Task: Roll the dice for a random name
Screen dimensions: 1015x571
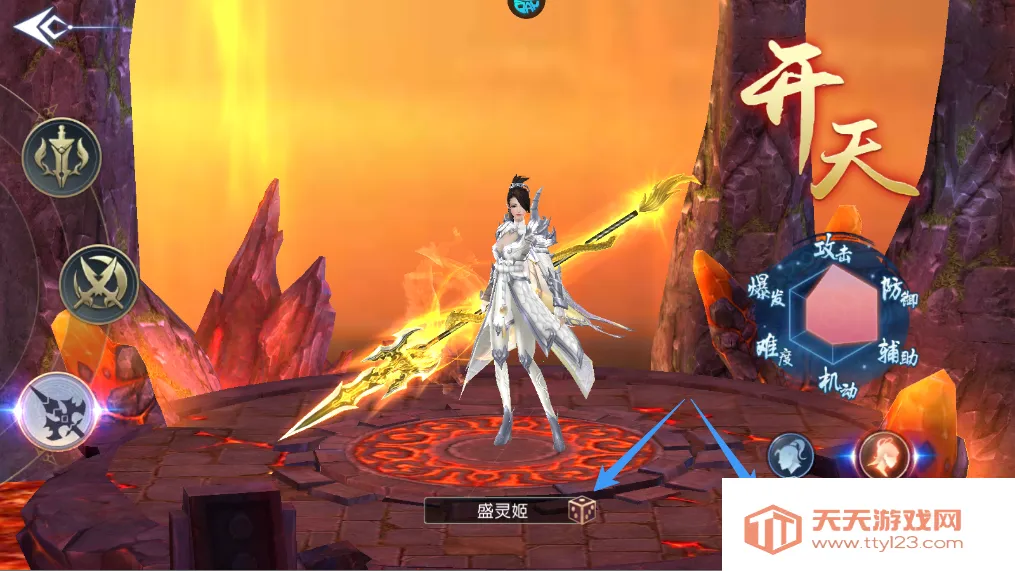Action: [x=582, y=511]
